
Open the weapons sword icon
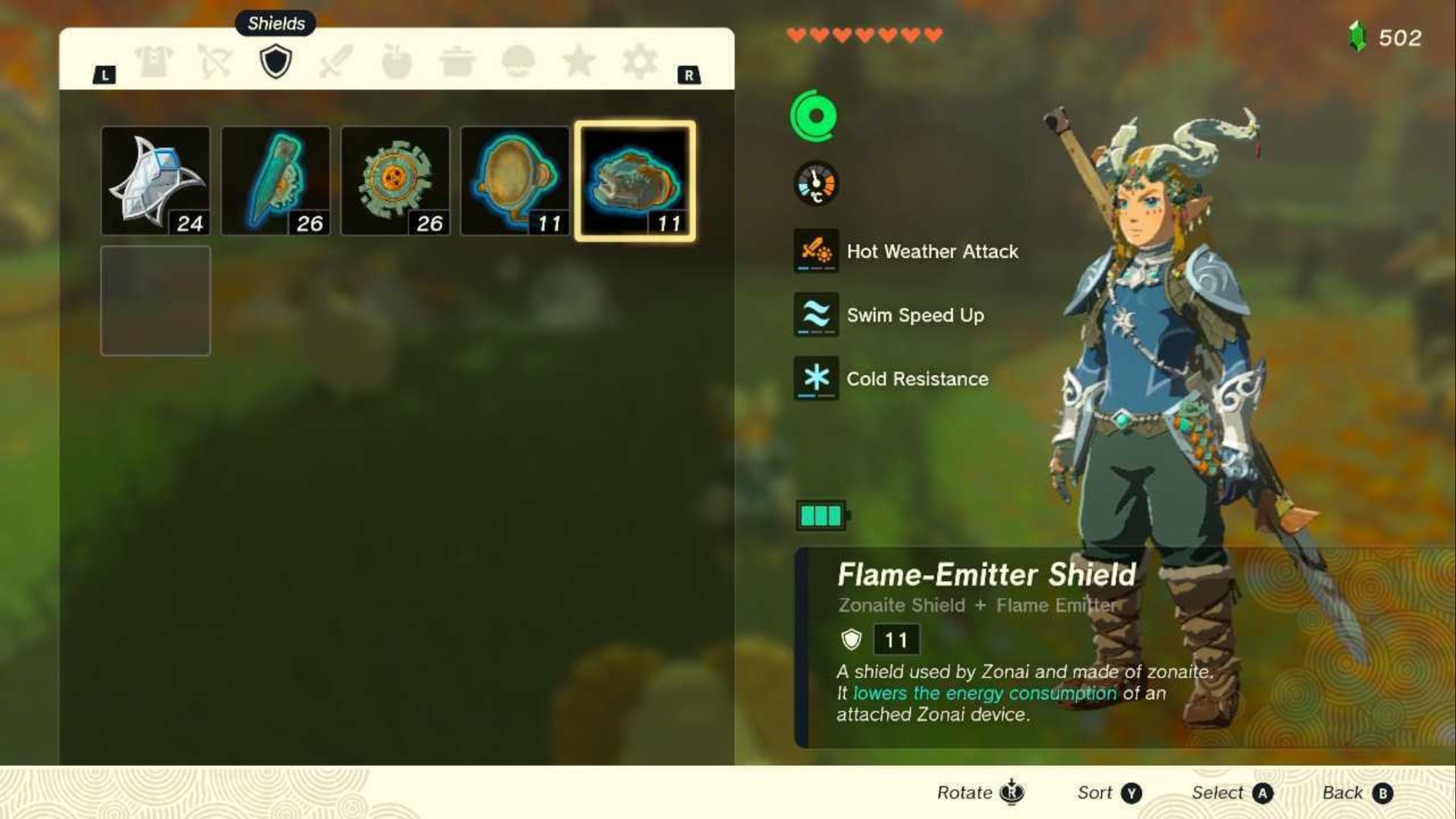pos(336,62)
